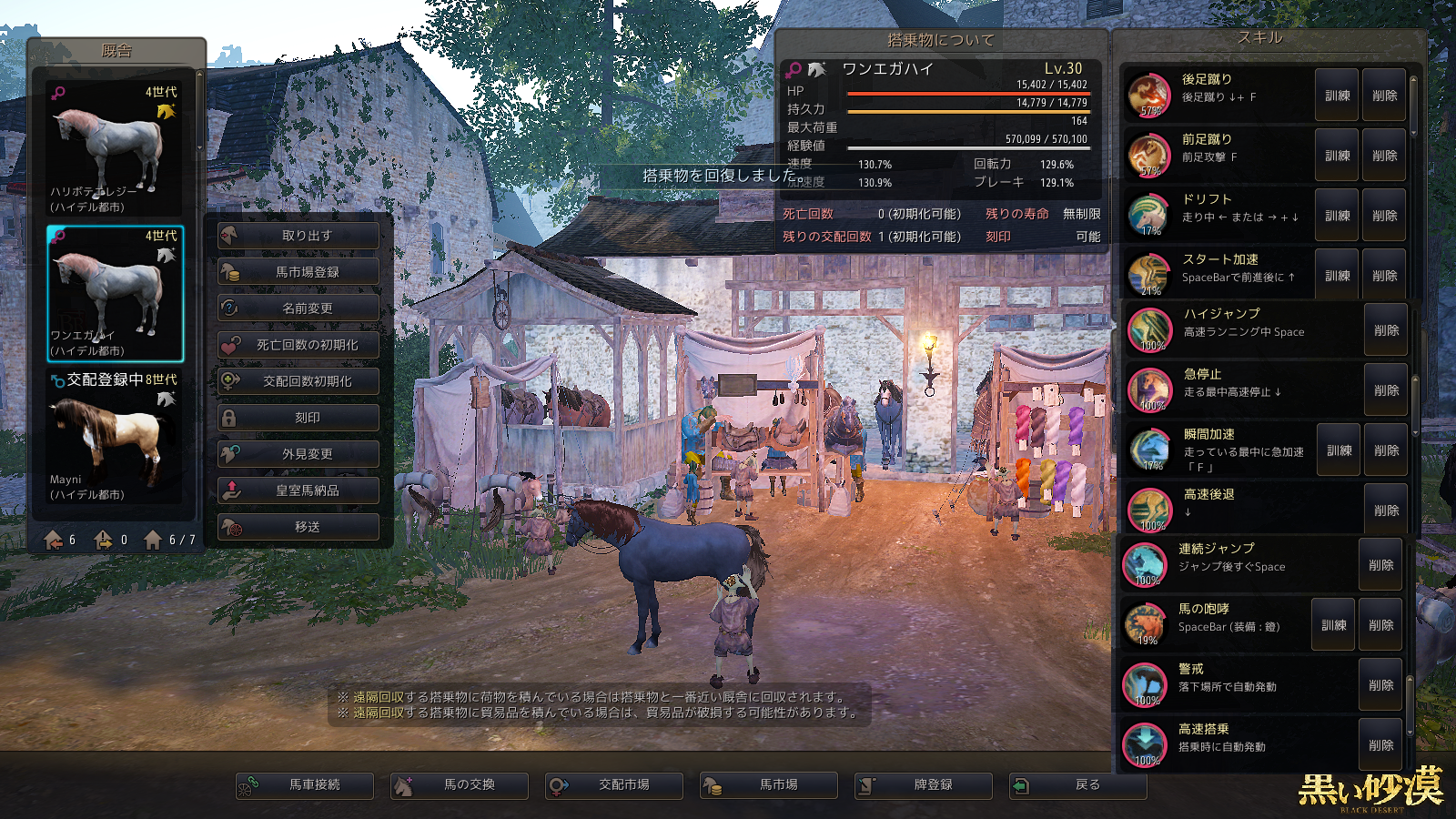Click the 牌登録 registration button

pyautogui.click(x=924, y=784)
